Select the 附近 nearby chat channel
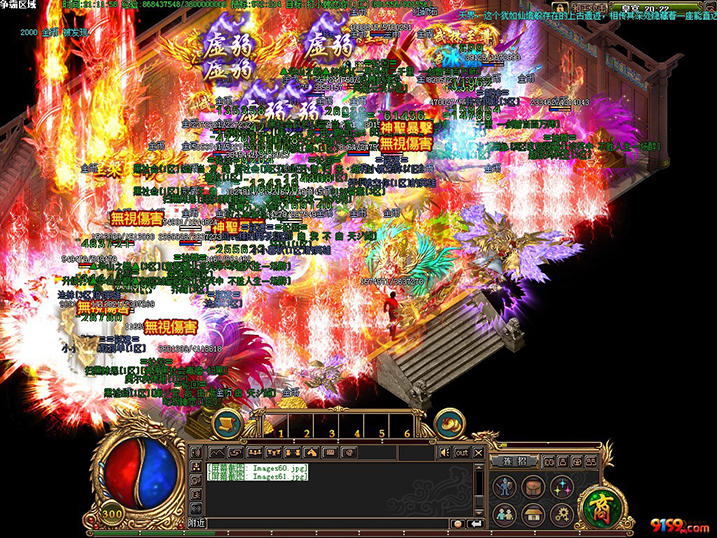717x538 pixels. [198, 523]
